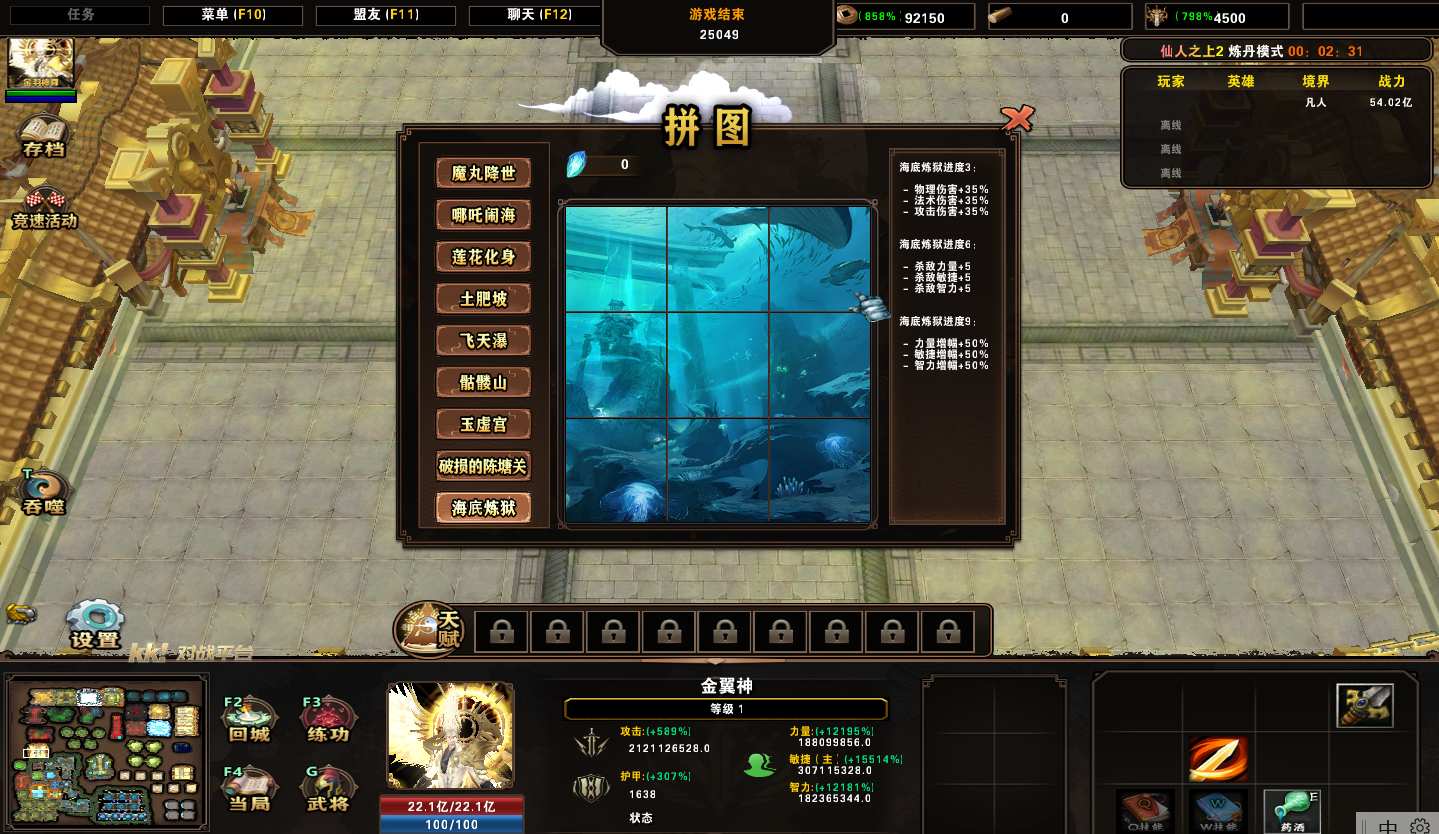Image resolution: width=1439 pixels, height=834 pixels.
Task: Open the 菜单 (F10) menu
Action: tap(233, 16)
